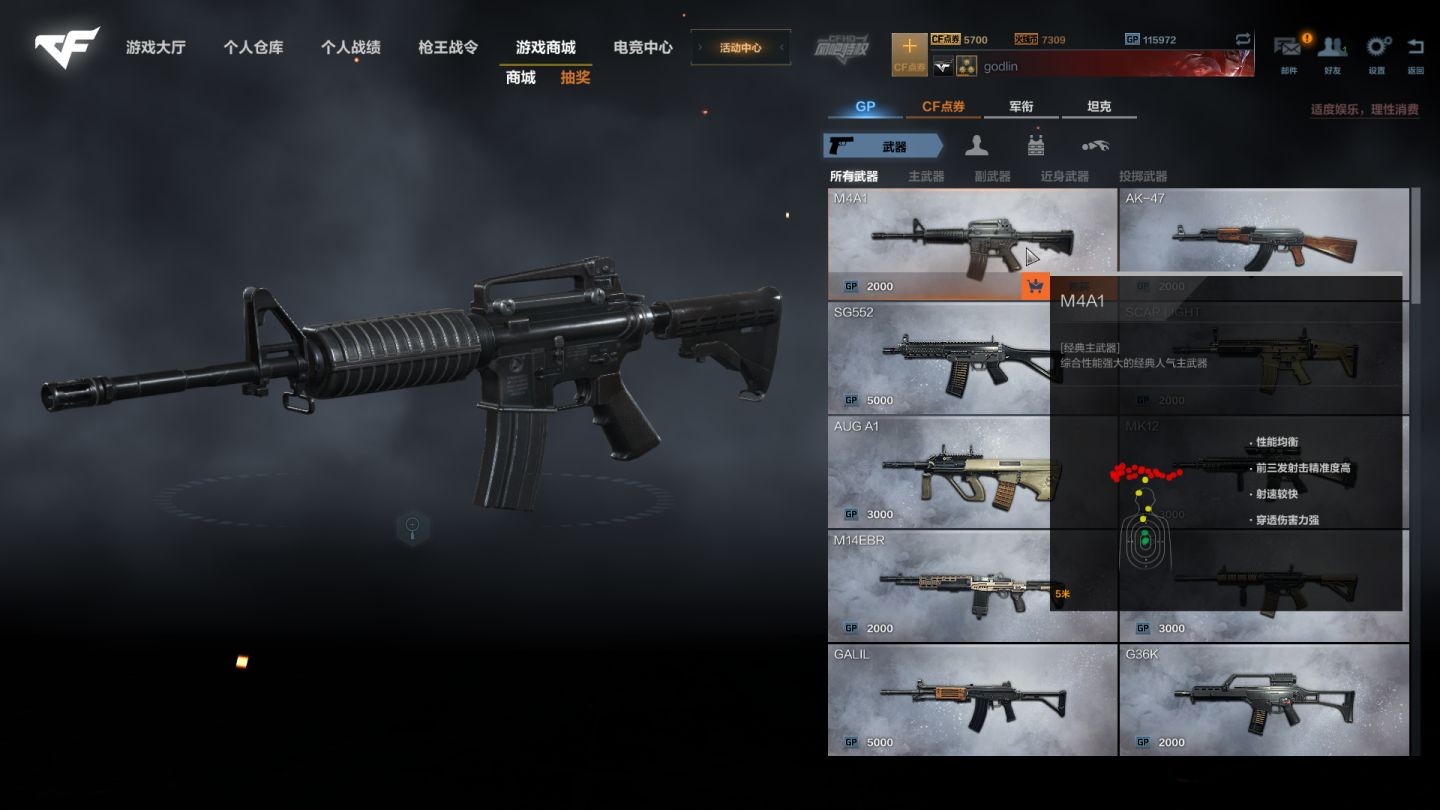
Task: Switch to the CF点券 currency tab
Action: (943, 107)
